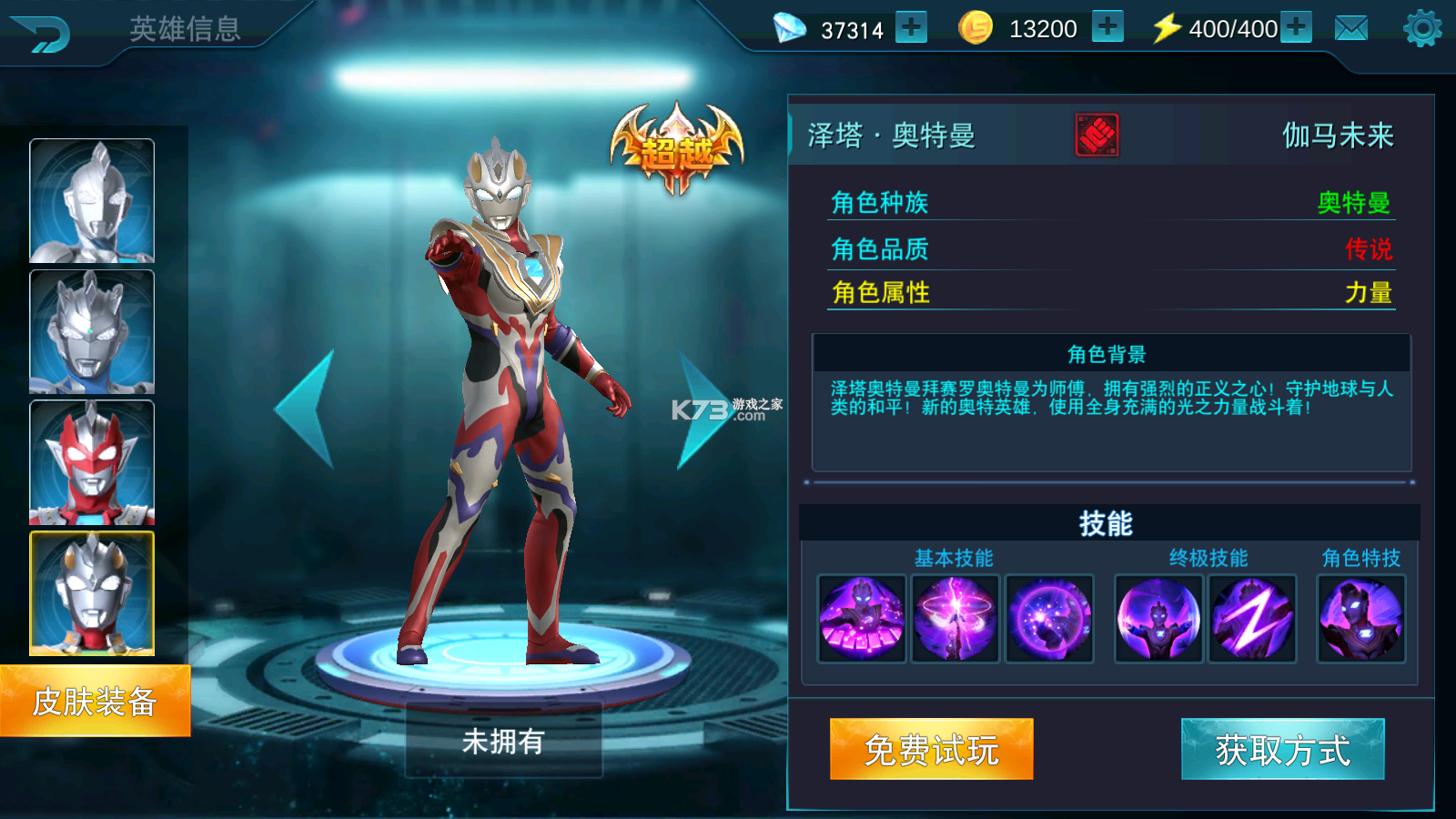Recharge energy with the plus button
1456x819 pixels.
click(1295, 28)
